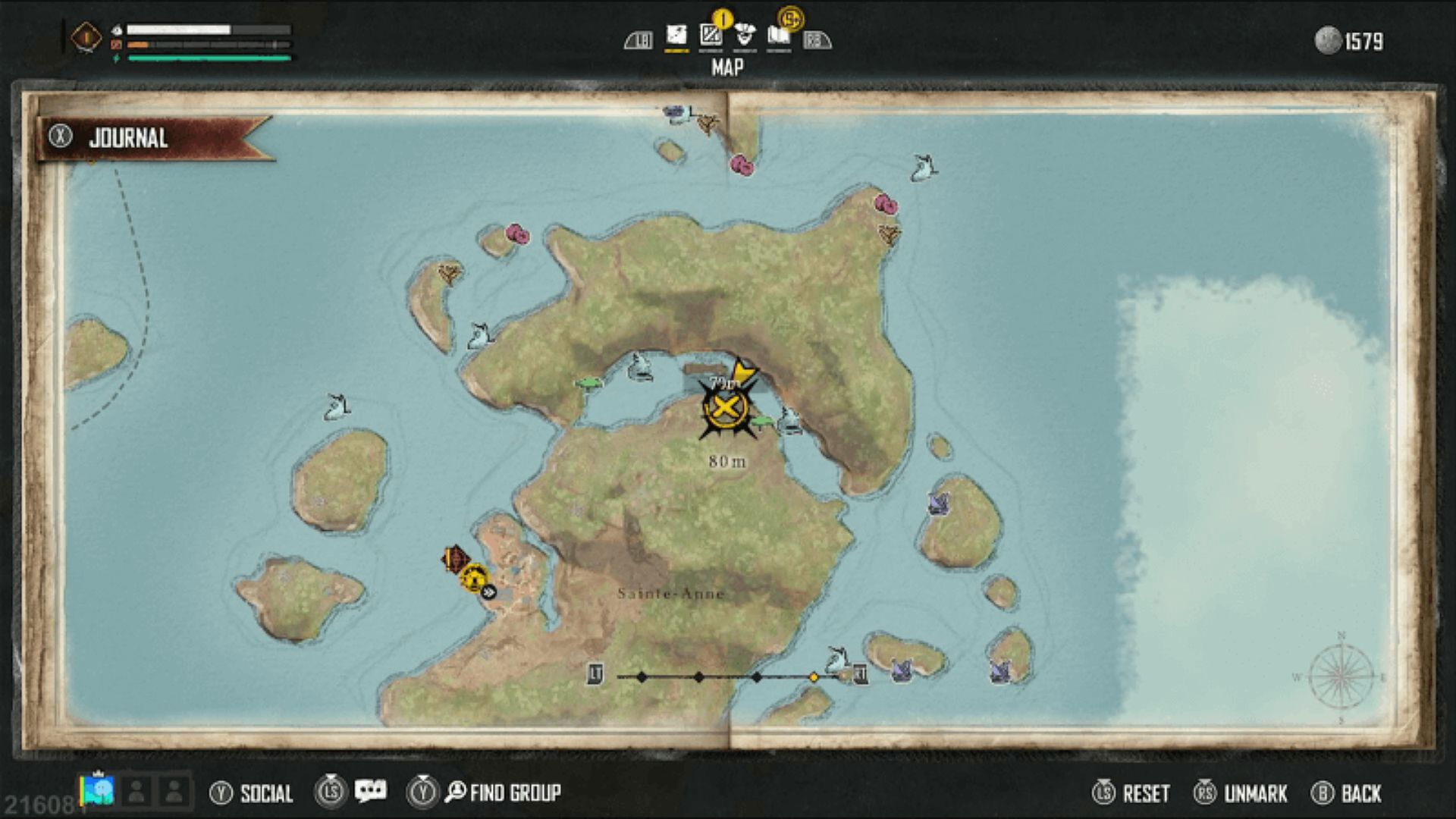This screenshot has height=819, width=1456.
Task: Select a purple fish marker on eastern islands
Action: click(x=940, y=504)
